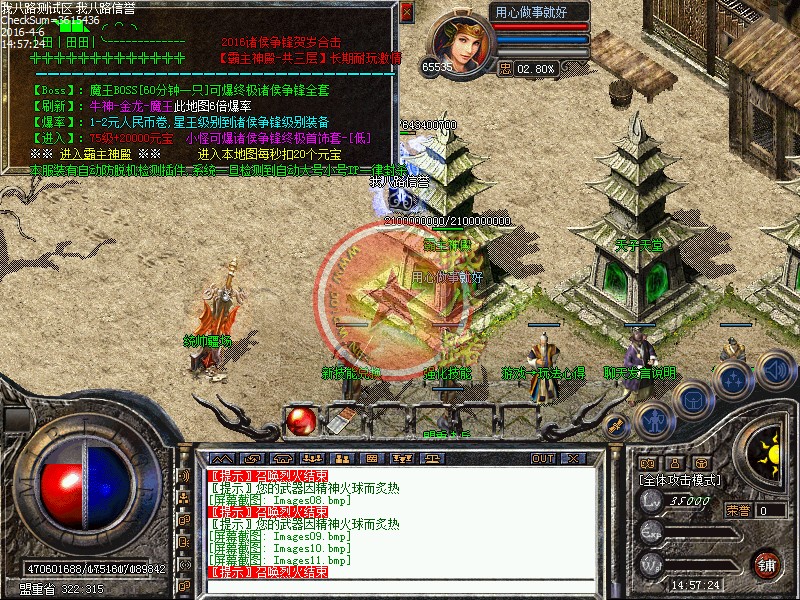Screen dimensions: 800x600
Task: Close the server notice panel
Action: coord(406,12)
